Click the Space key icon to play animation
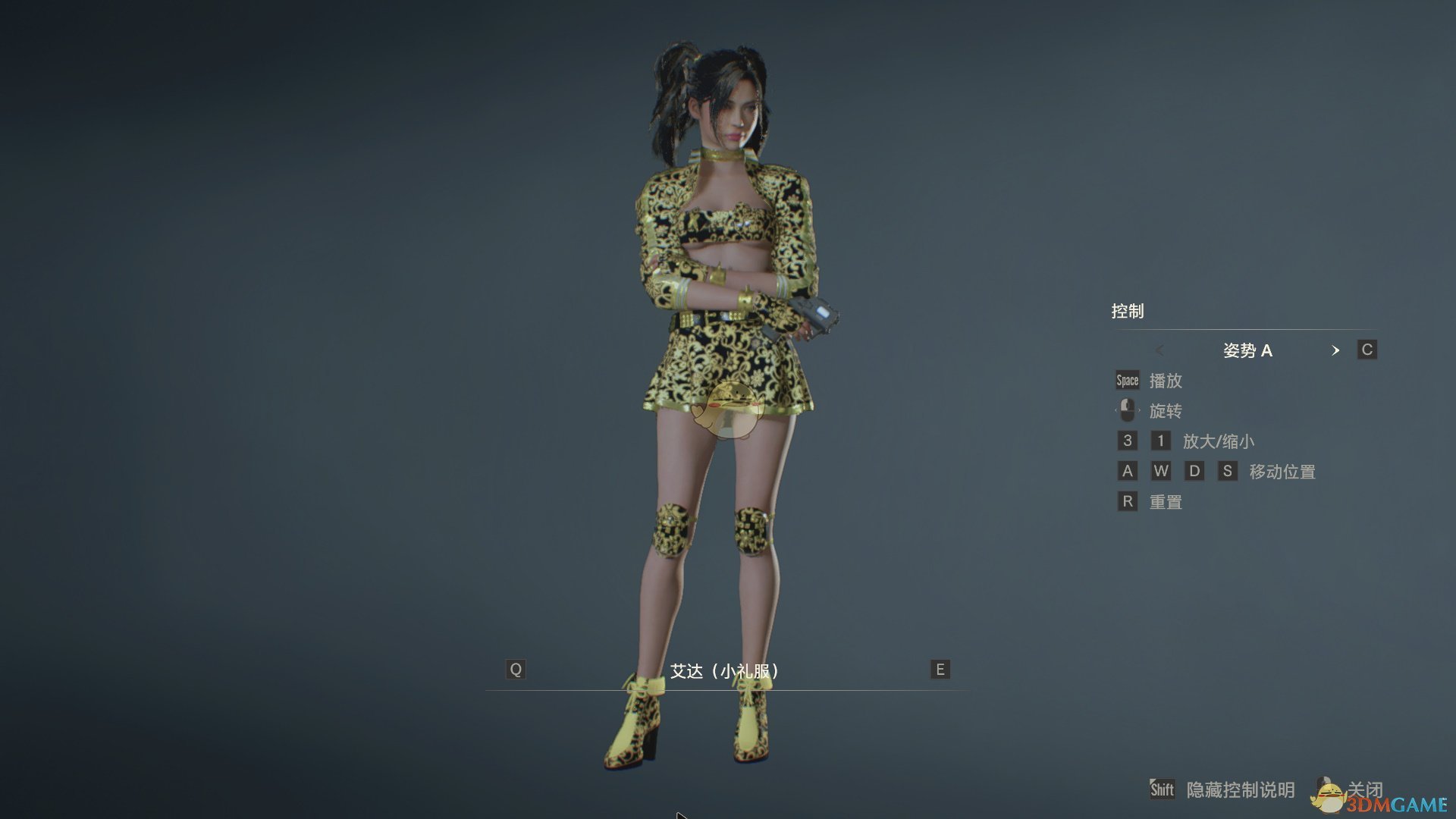Screen dimensions: 1456x819 [x=1127, y=380]
